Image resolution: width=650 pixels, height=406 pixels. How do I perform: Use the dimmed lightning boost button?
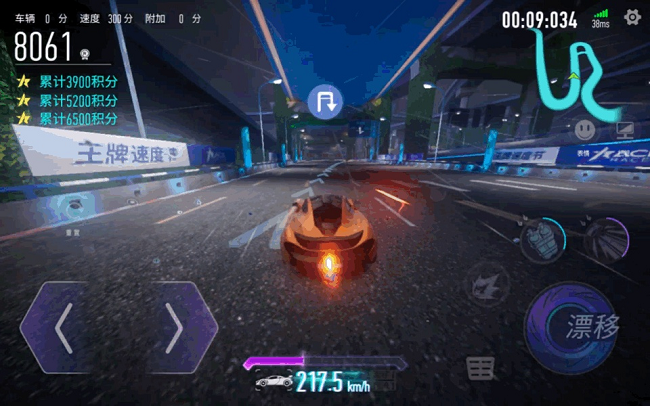click(x=487, y=282)
